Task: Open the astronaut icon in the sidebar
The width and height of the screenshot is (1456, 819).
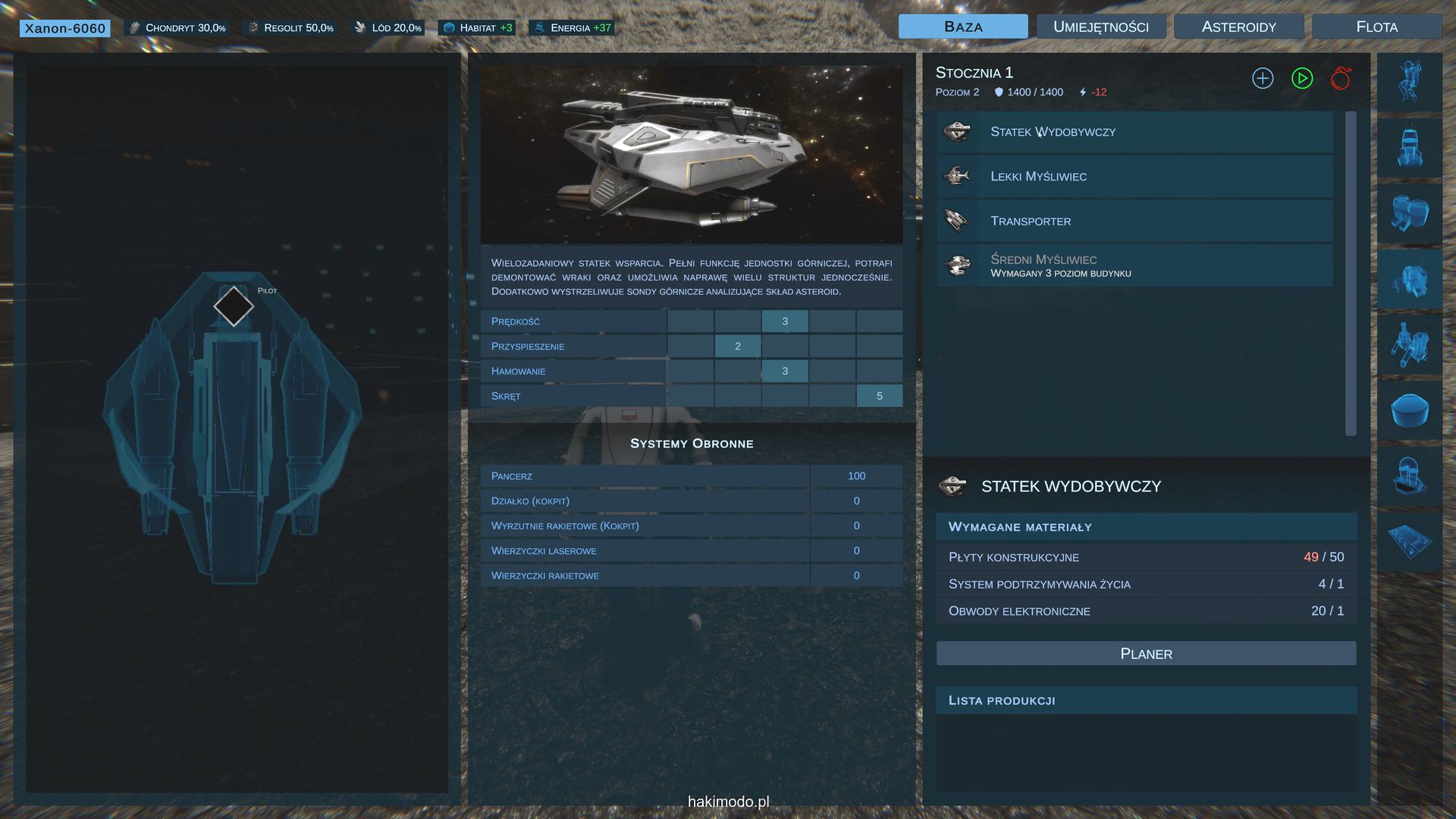Action: coord(1409,82)
